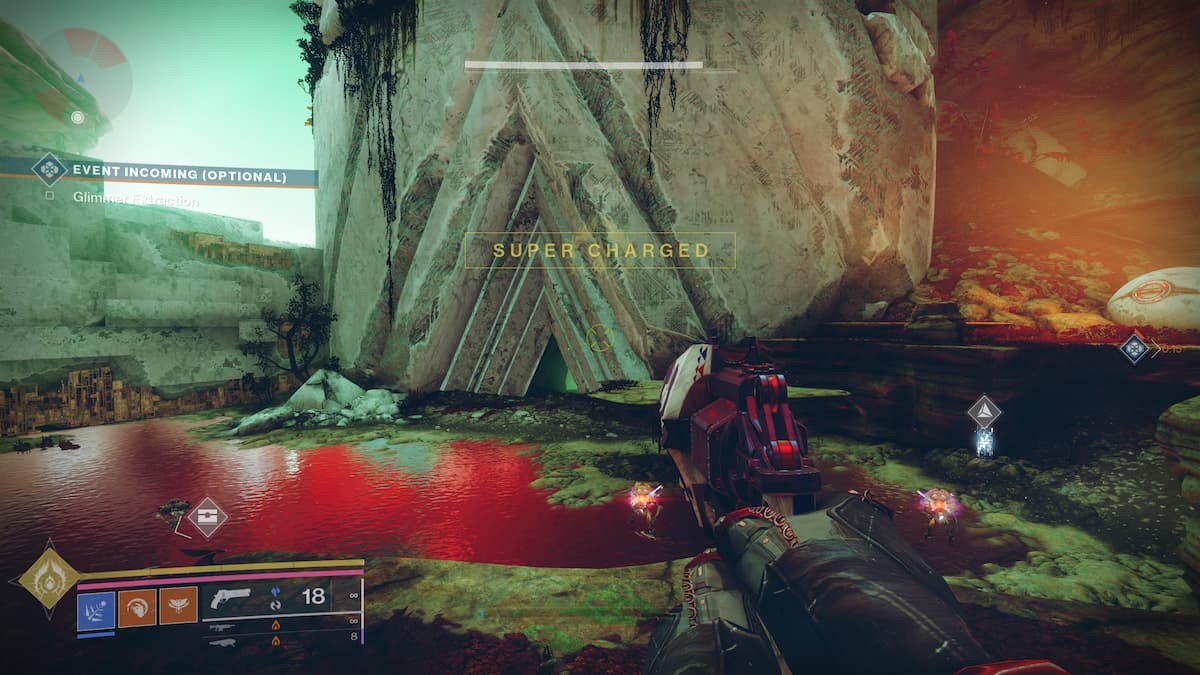1200x675 pixels.
Task: Activate the orange winged class ability icon
Action: point(178,607)
